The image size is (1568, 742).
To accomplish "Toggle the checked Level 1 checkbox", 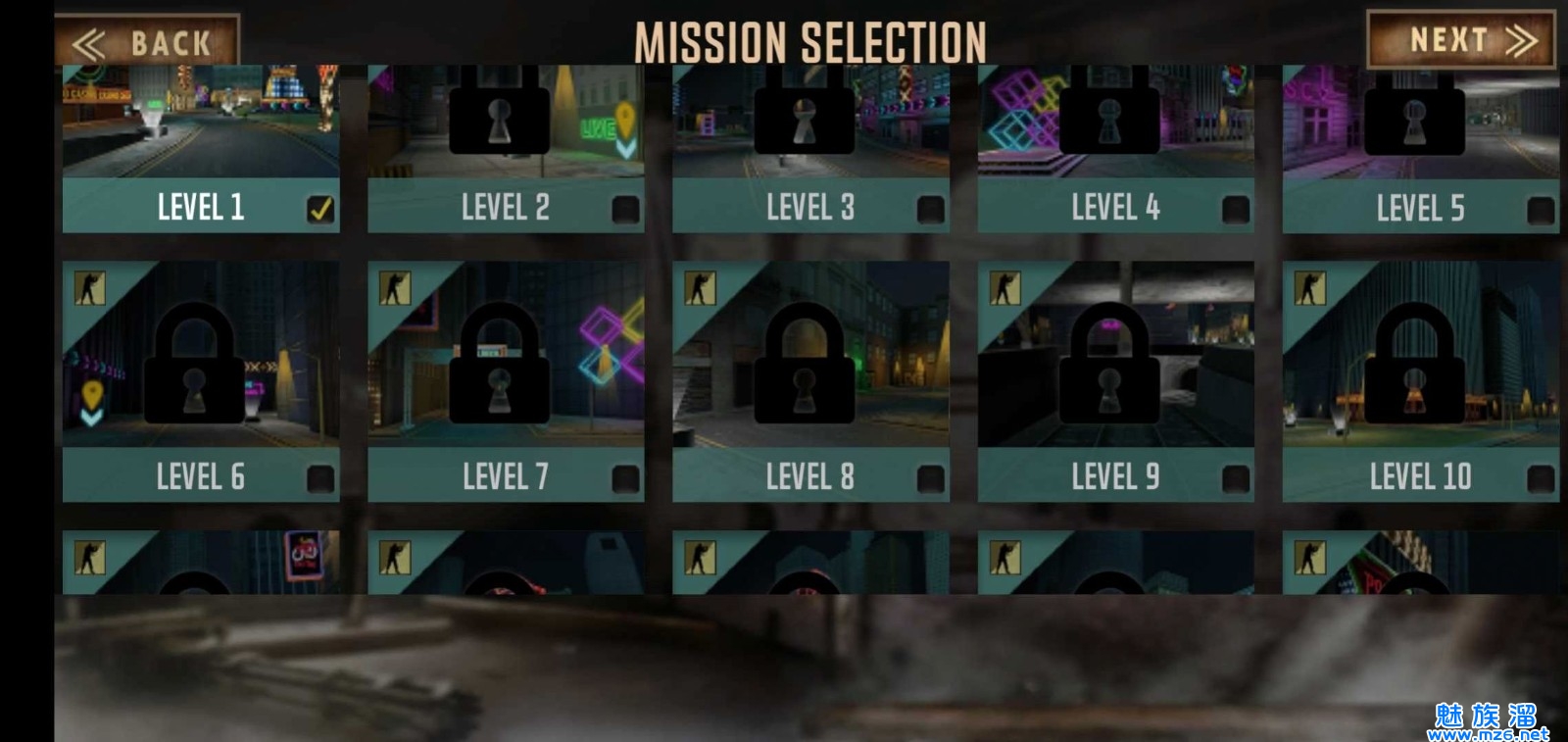I will (320, 209).
